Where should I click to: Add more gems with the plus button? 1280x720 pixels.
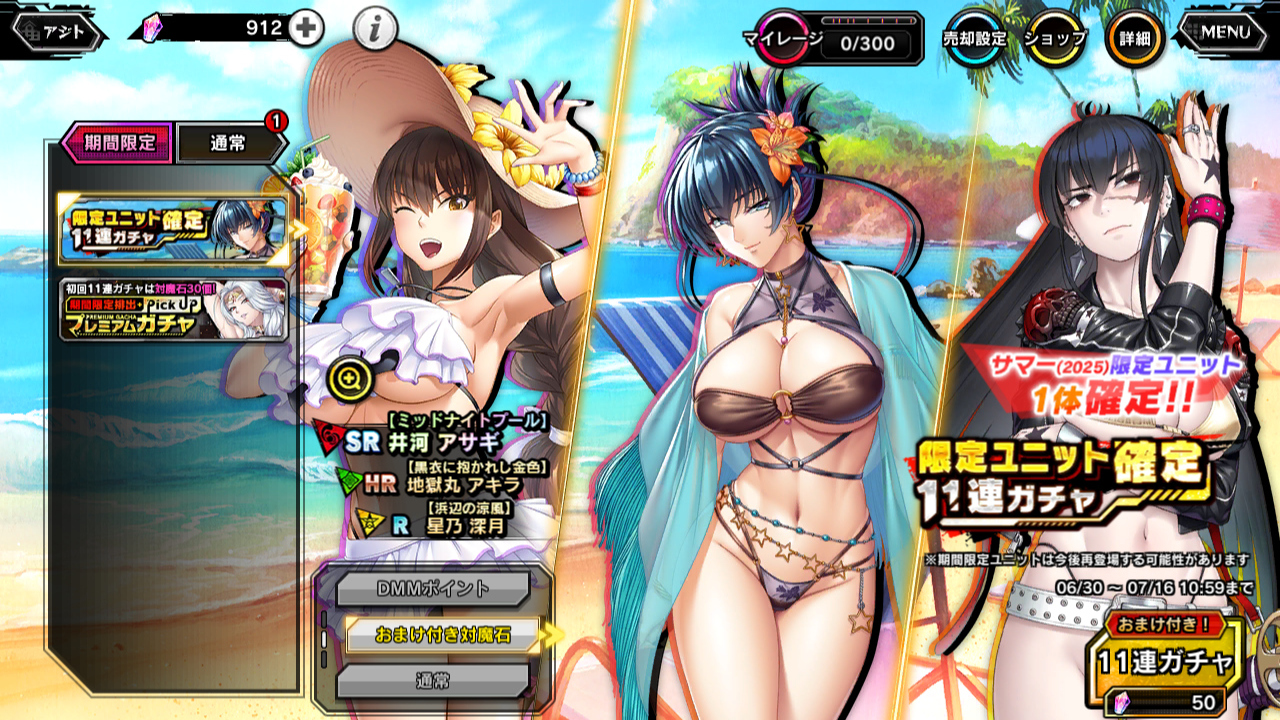[x=306, y=29]
